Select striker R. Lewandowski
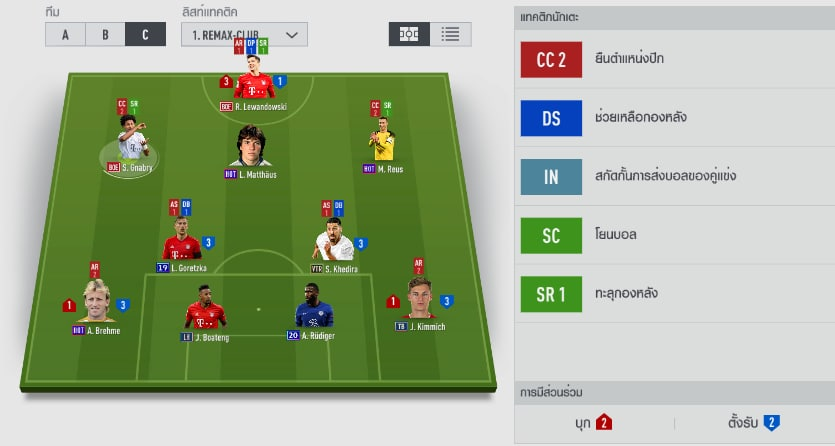The height and width of the screenshot is (446, 835). click(254, 84)
